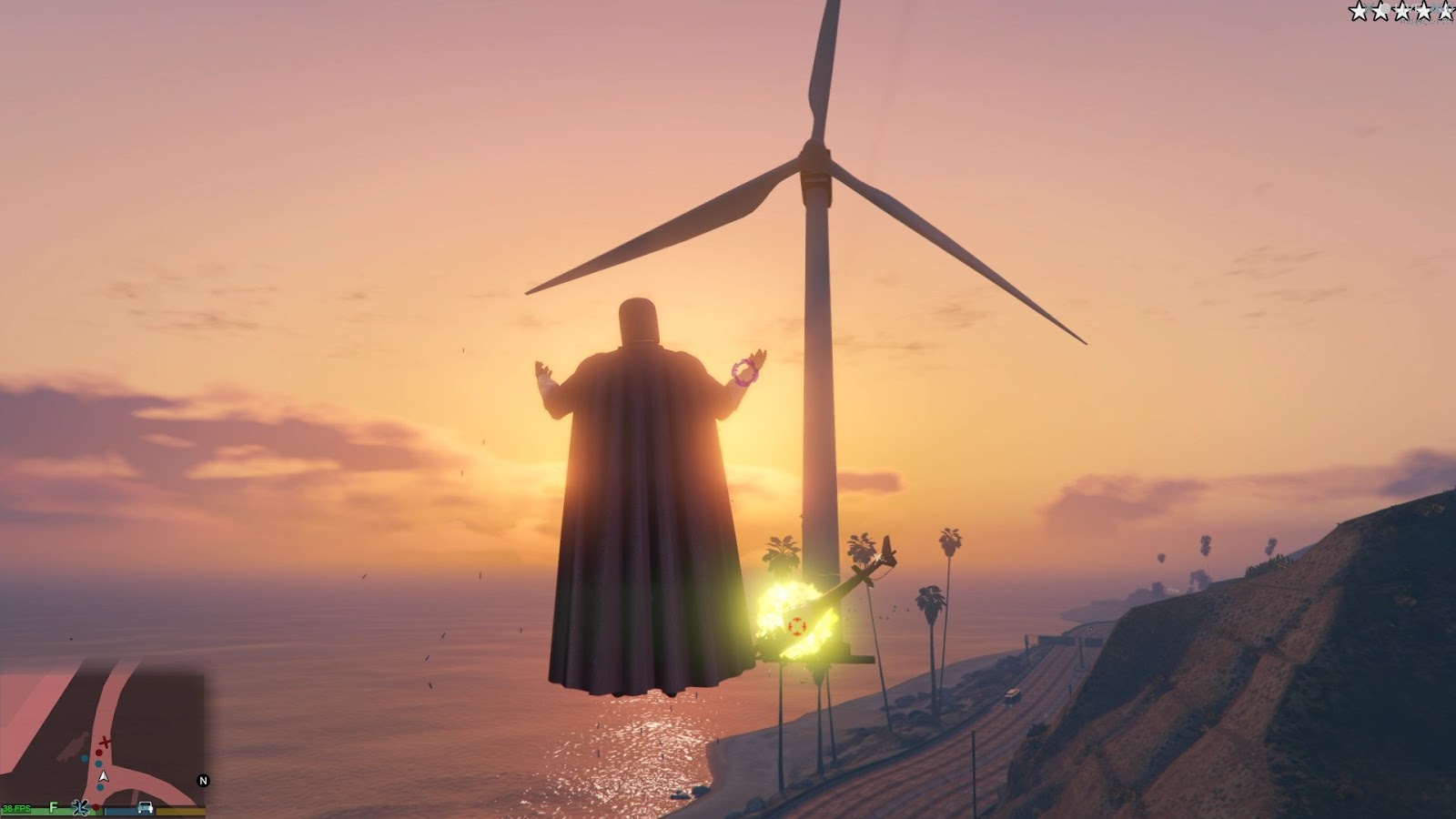Viewport: 1456px width, 819px height.
Task: Click the wrench icon on the health bar
Action: coord(81,807)
